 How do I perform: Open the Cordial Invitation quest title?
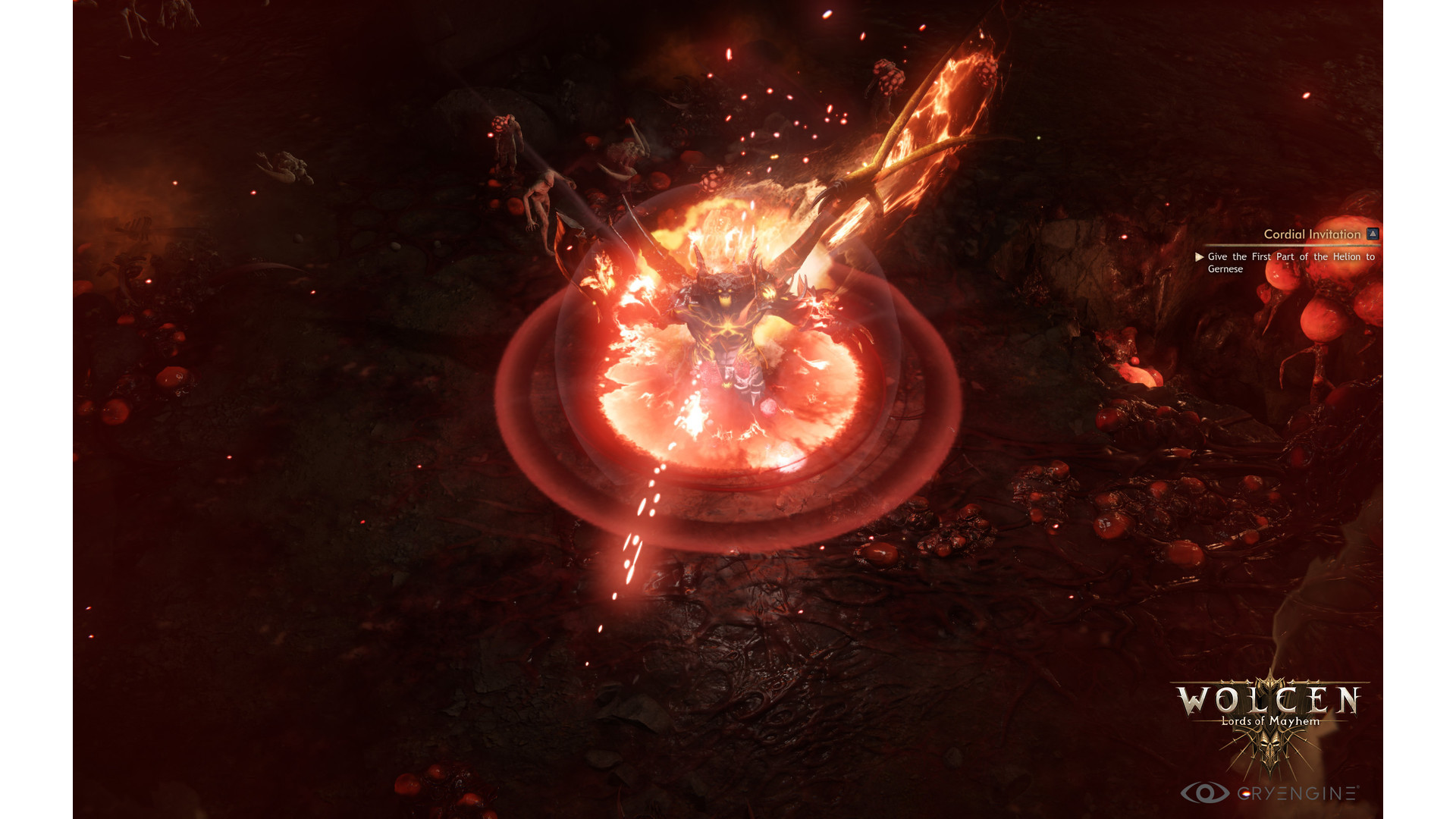click(1311, 234)
